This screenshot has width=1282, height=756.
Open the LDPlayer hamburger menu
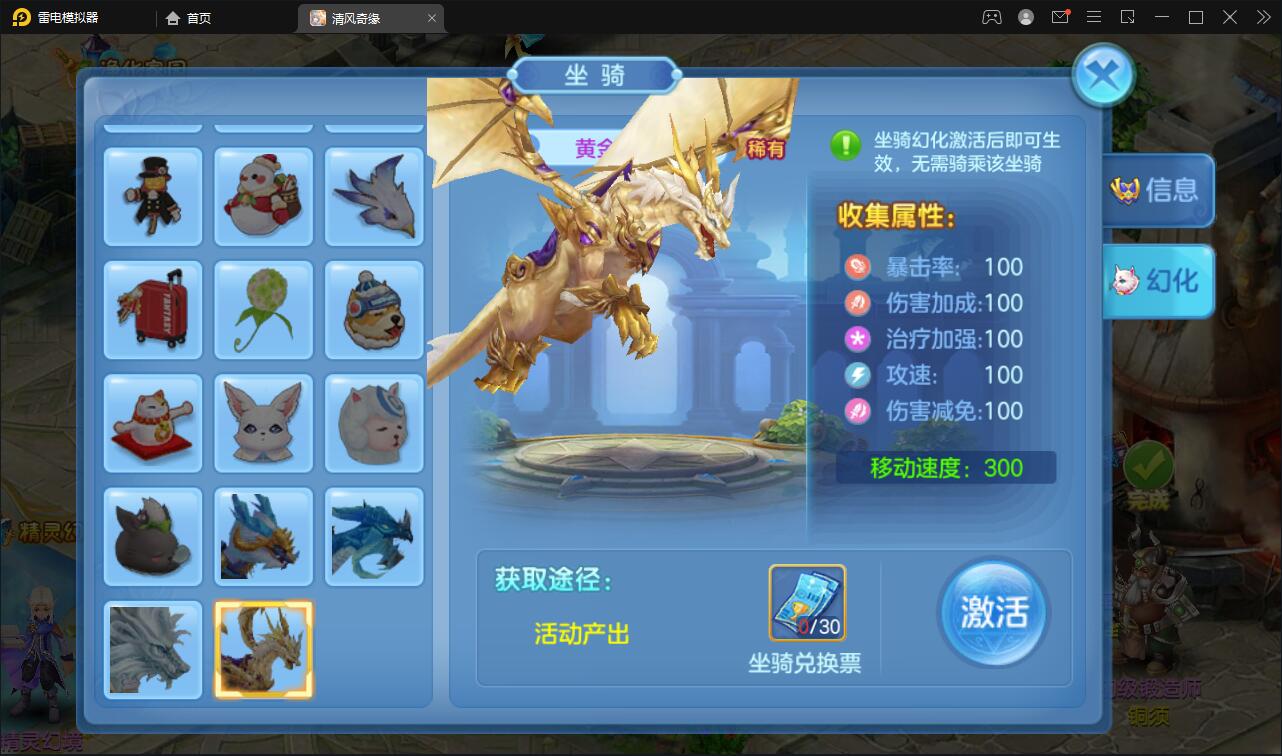(1094, 17)
